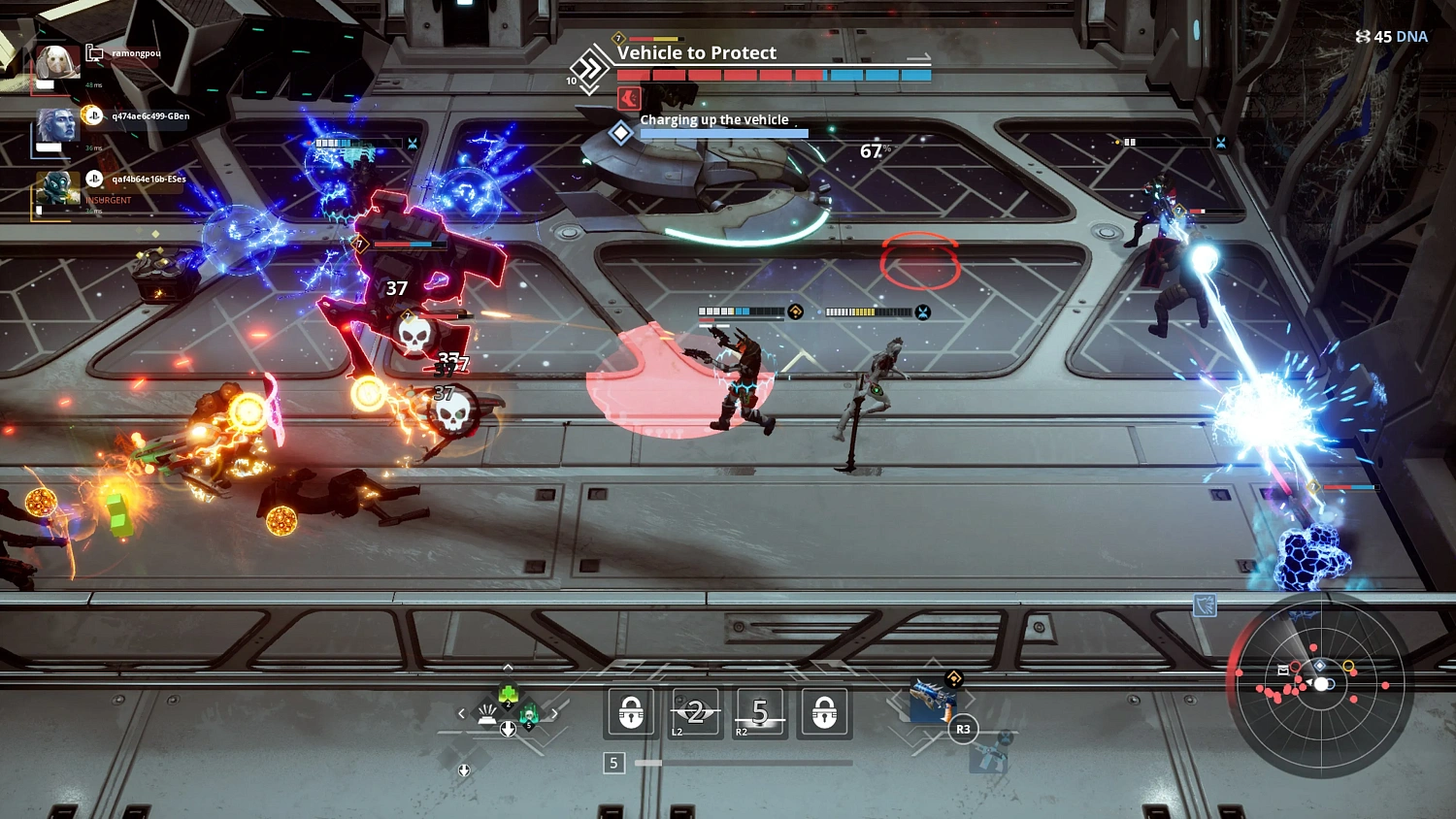The height and width of the screenshot is (819, 1456).
Task: Click the PlayStation icon next to q474ae6c499-GBen
Action: click(94, 116)
